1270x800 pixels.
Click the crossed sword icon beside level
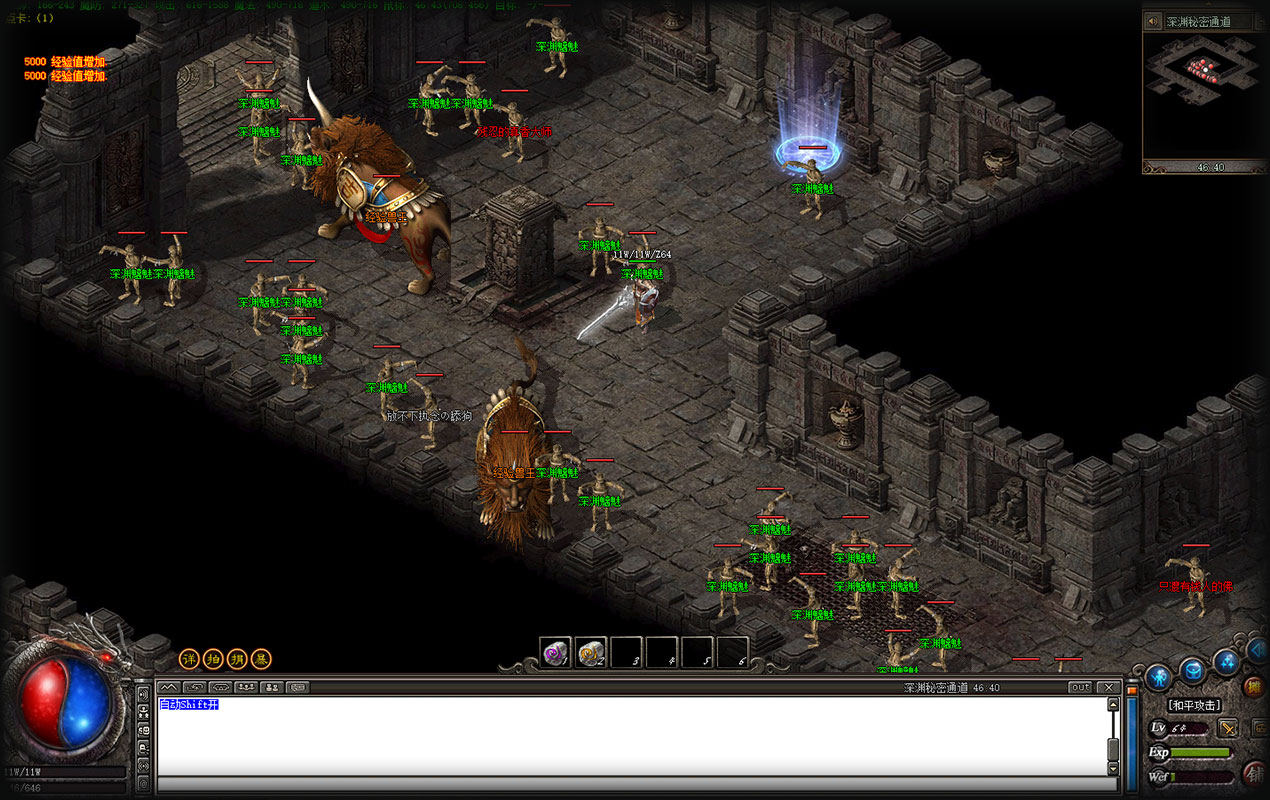coord(1228,728)
